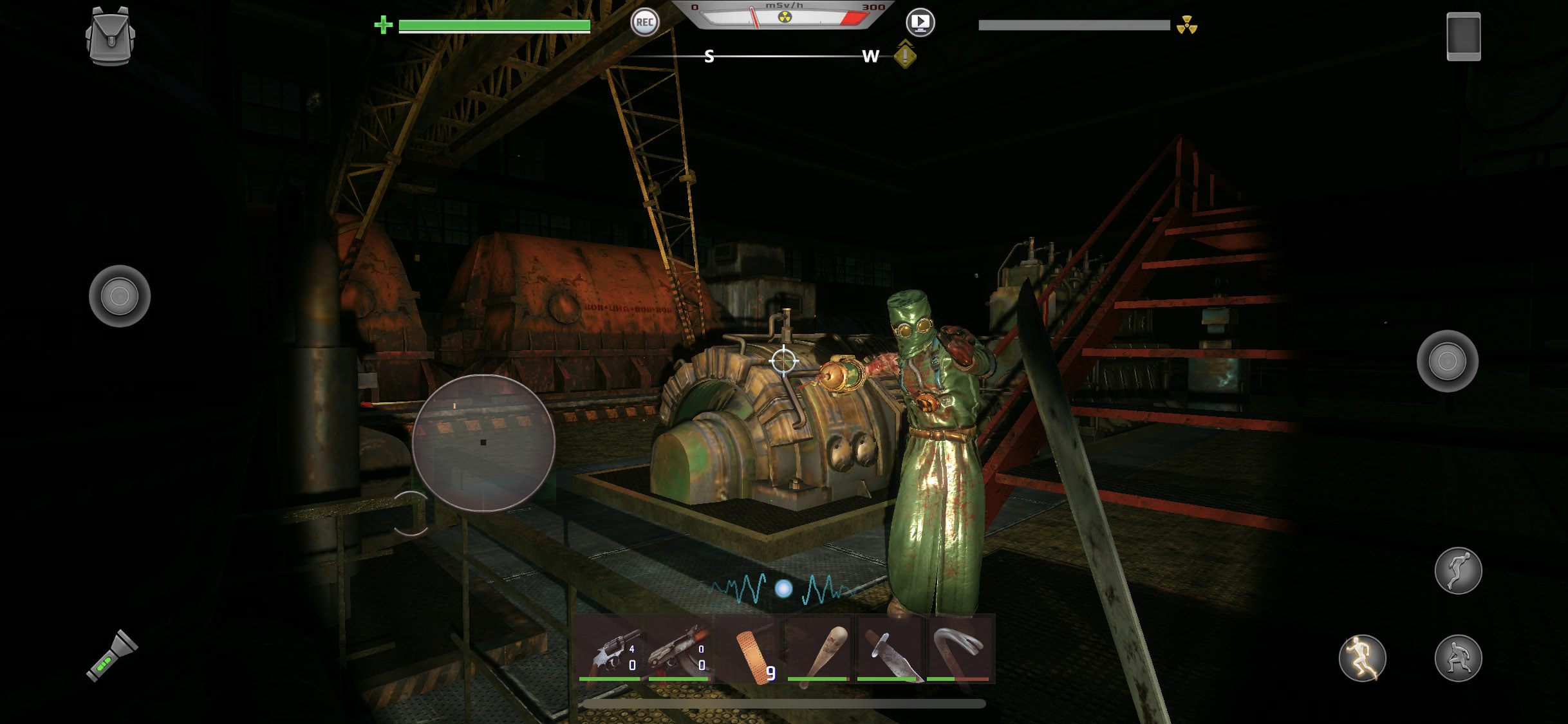
Task: Tap the jump figure button
Action: tap(1458, 571)
